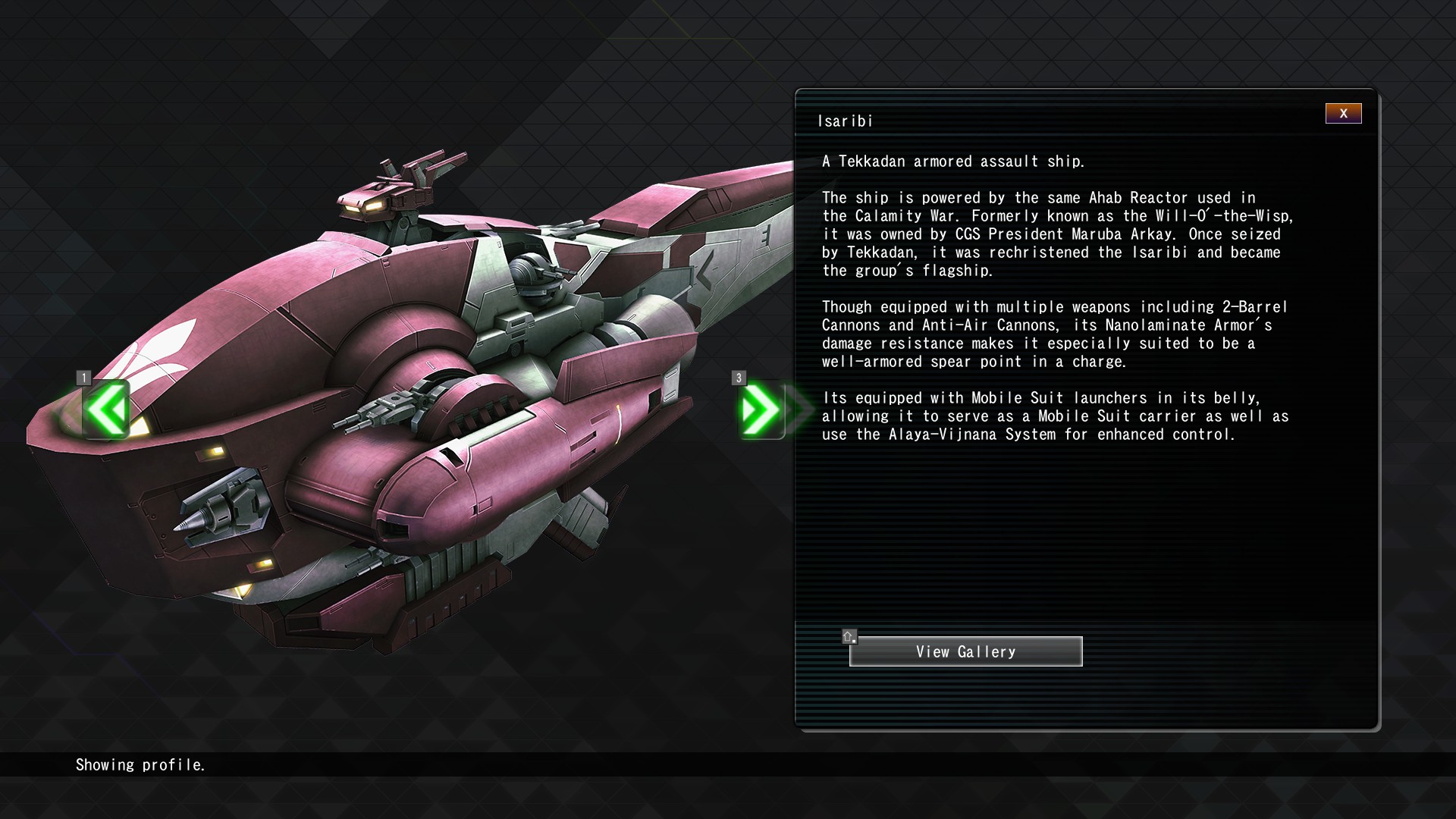
Task: Advance to the next profile with right arrow
Action: pos(761,409)
